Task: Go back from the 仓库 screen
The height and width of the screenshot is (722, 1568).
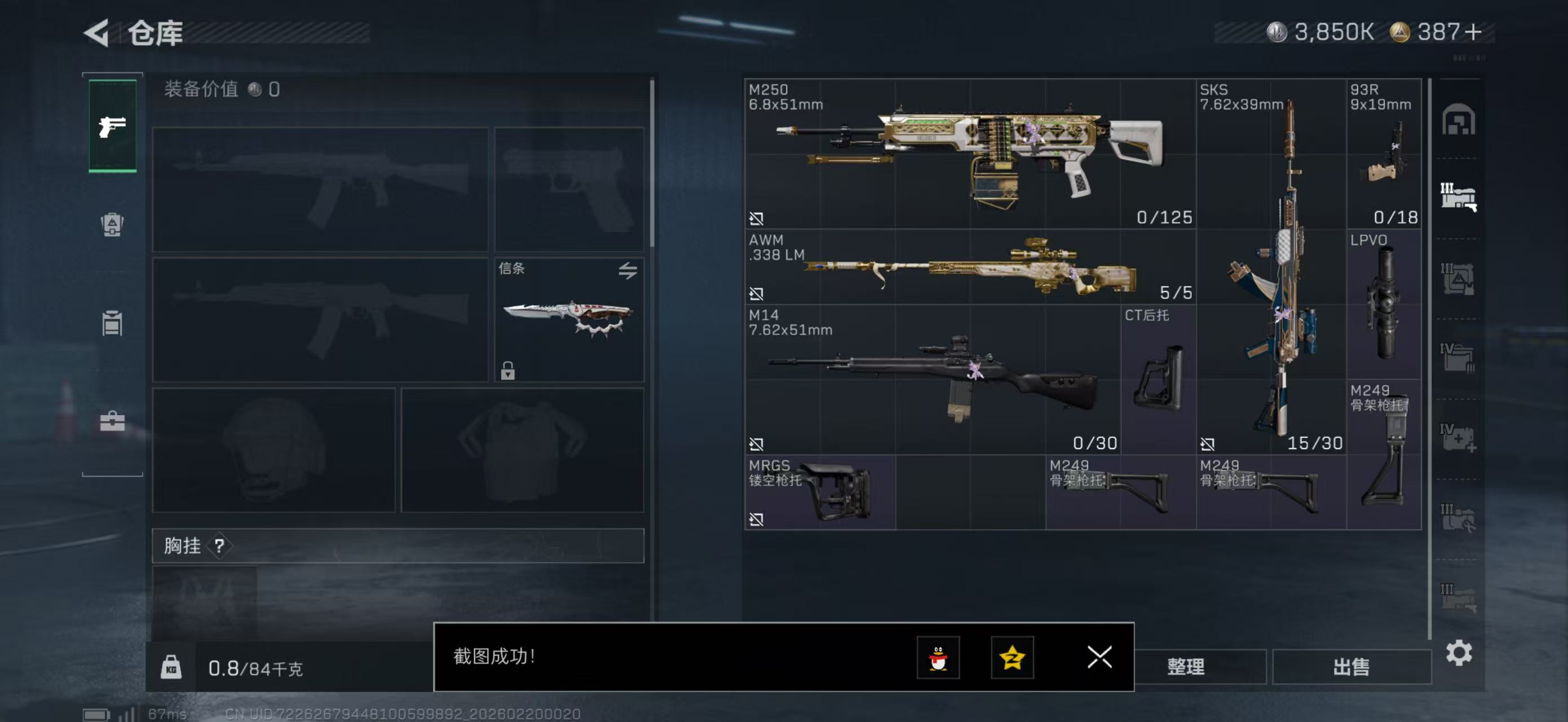Action: click(97, 32)
